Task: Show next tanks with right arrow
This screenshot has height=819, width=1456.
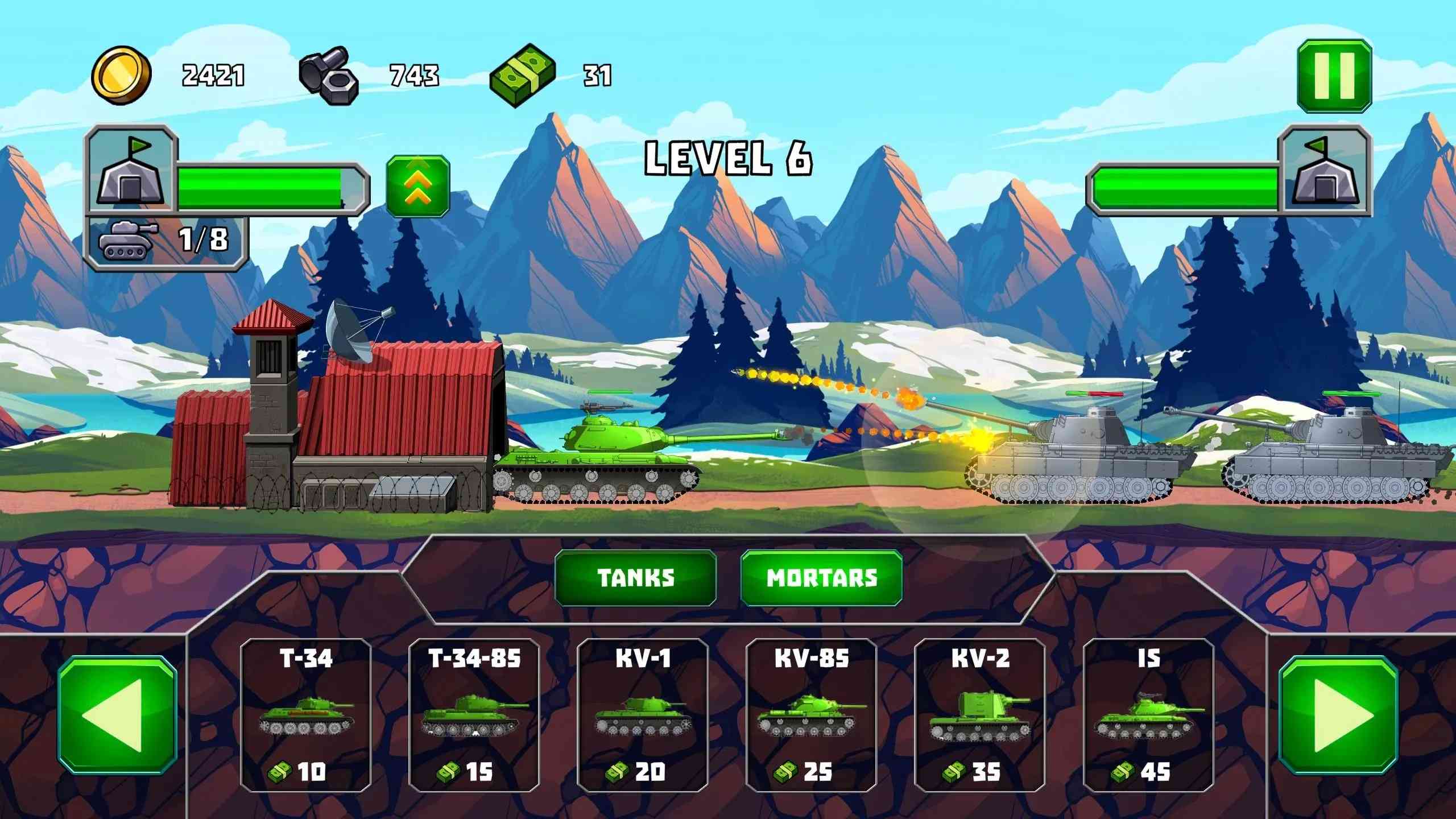Action: point(1338,715)
